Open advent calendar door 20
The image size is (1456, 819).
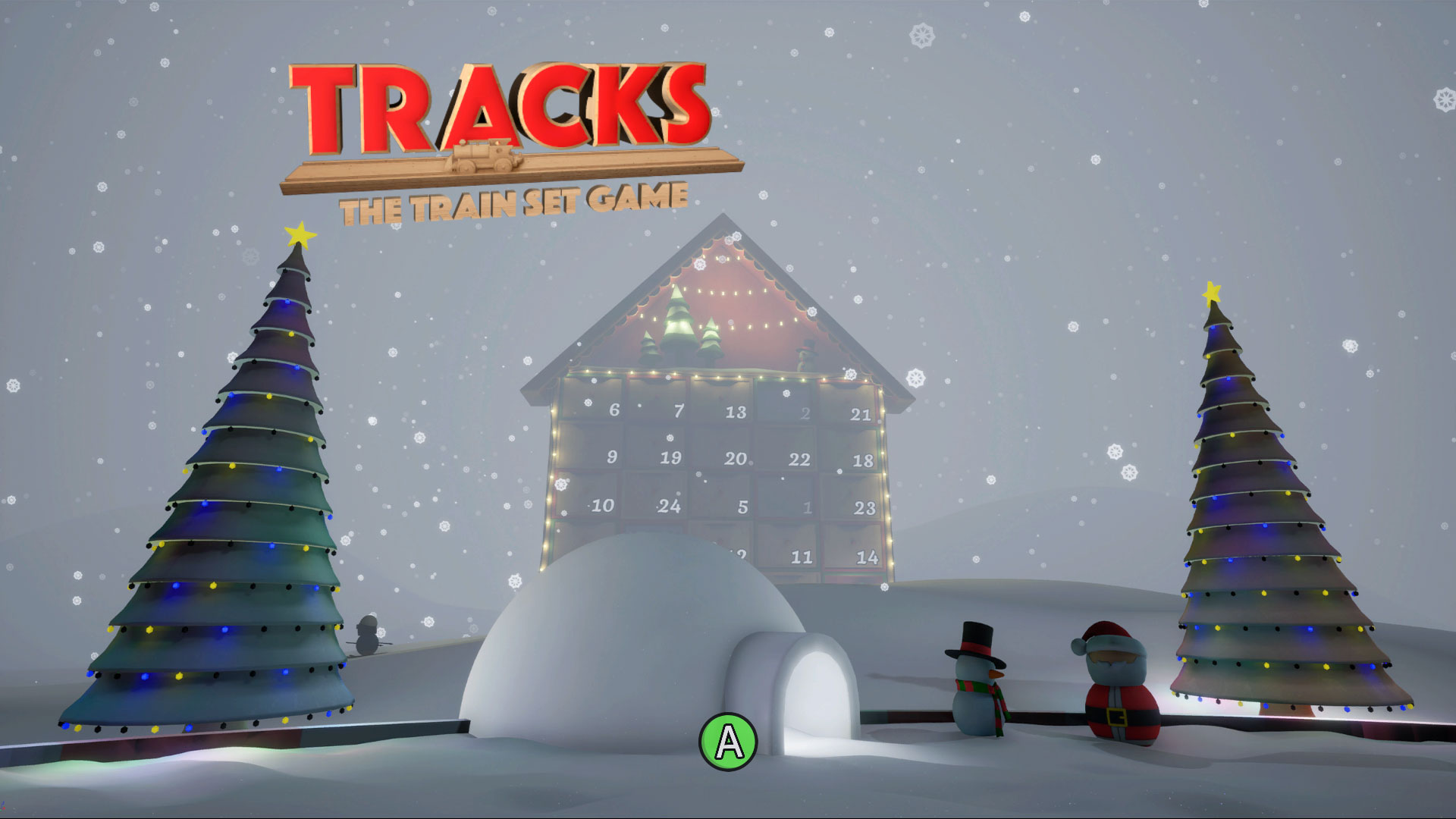(x=730, y=458)
